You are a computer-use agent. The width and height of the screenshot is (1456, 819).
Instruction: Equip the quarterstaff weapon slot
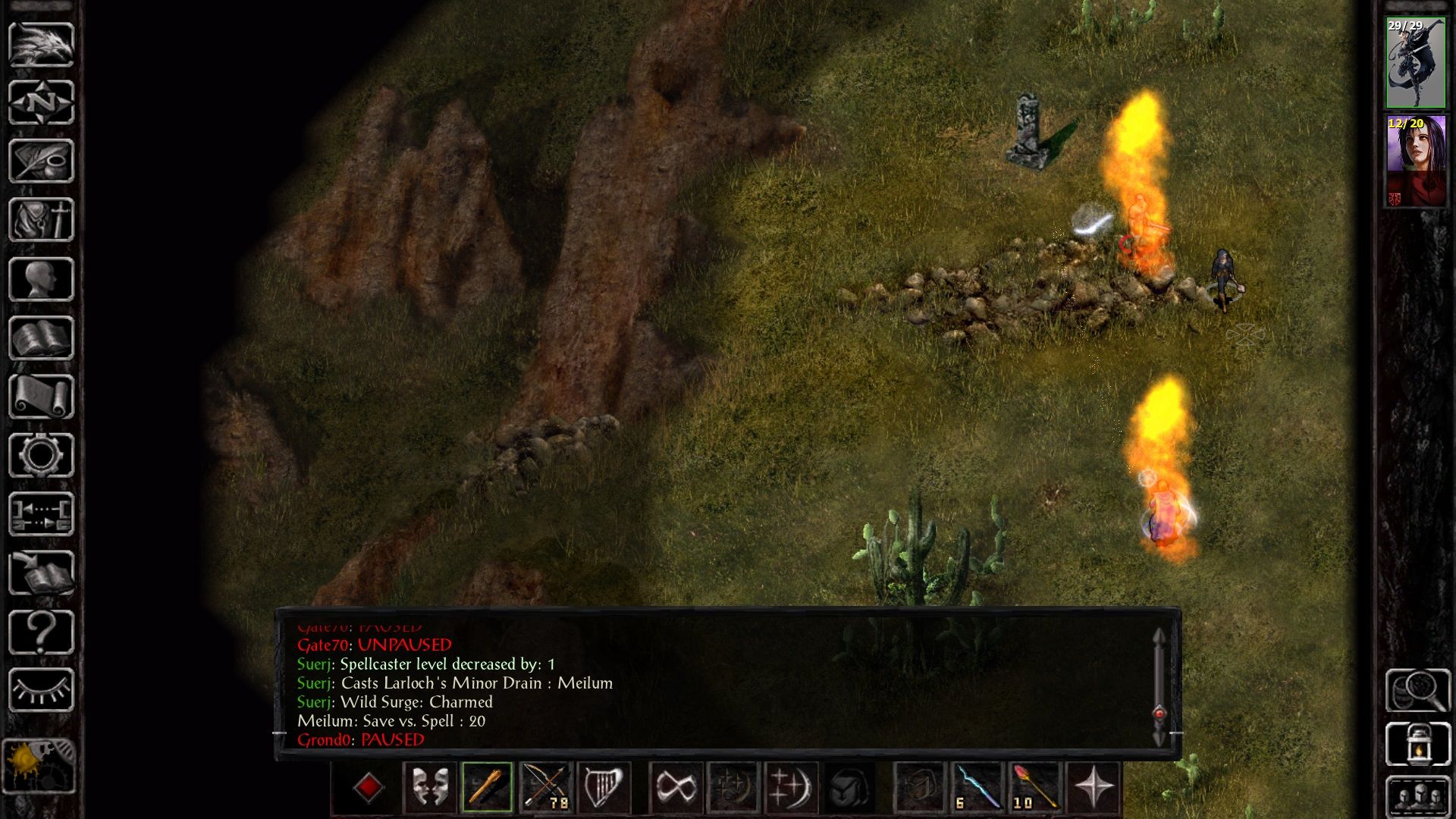click(487, 787)
